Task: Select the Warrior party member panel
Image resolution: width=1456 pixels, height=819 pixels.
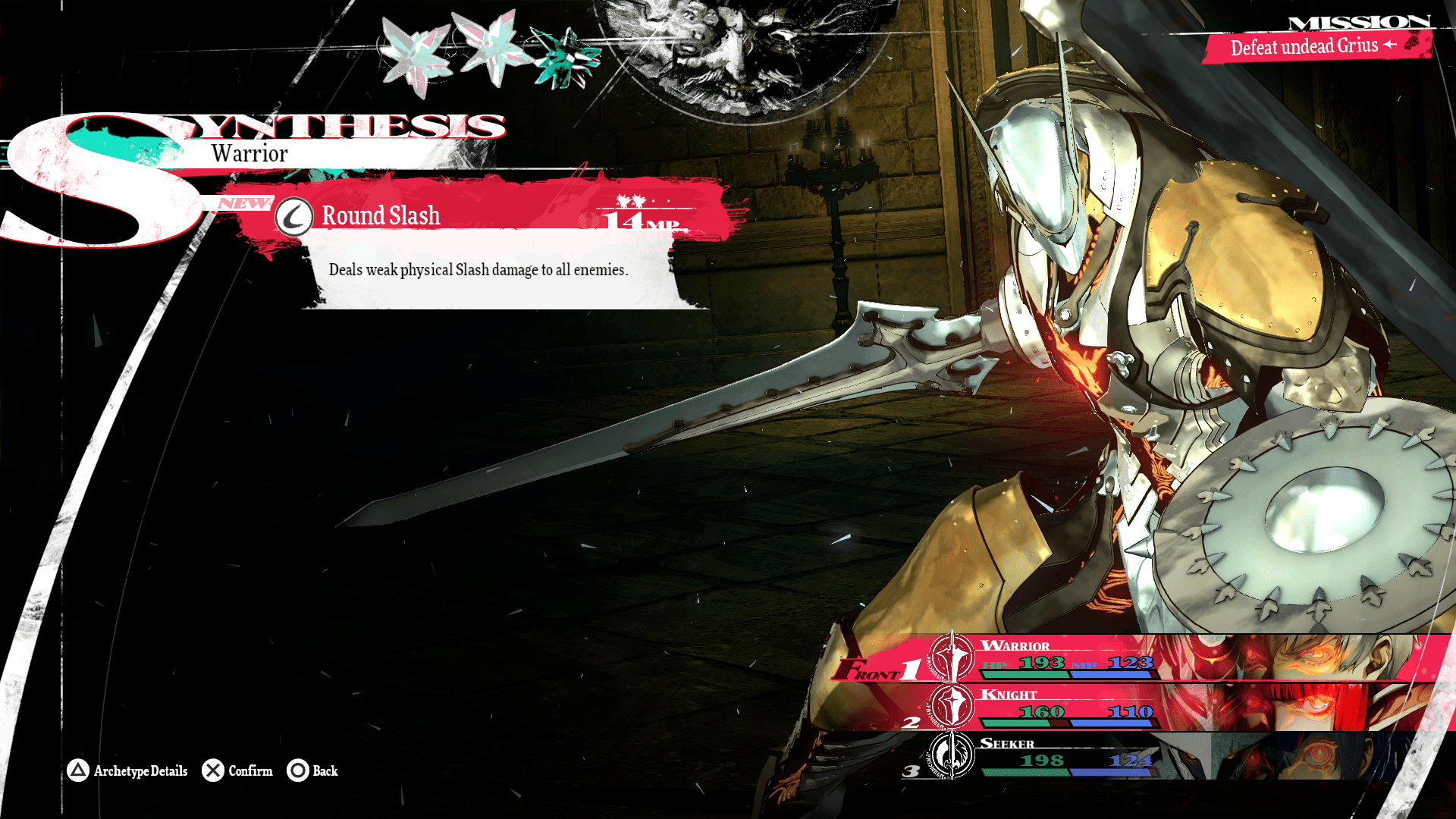Action: point(1137,658)
